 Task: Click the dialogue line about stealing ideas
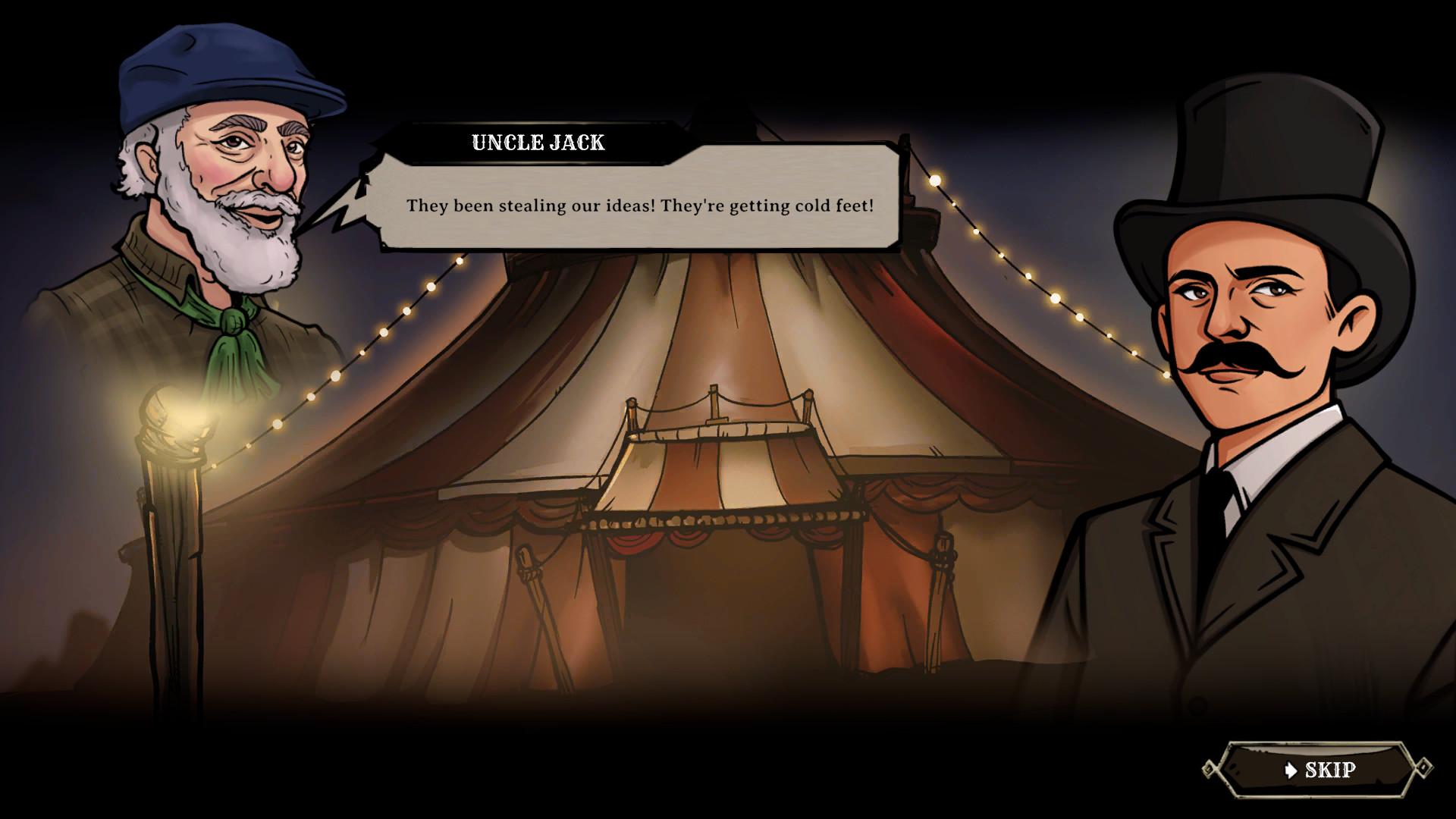(x=641, y=203)
